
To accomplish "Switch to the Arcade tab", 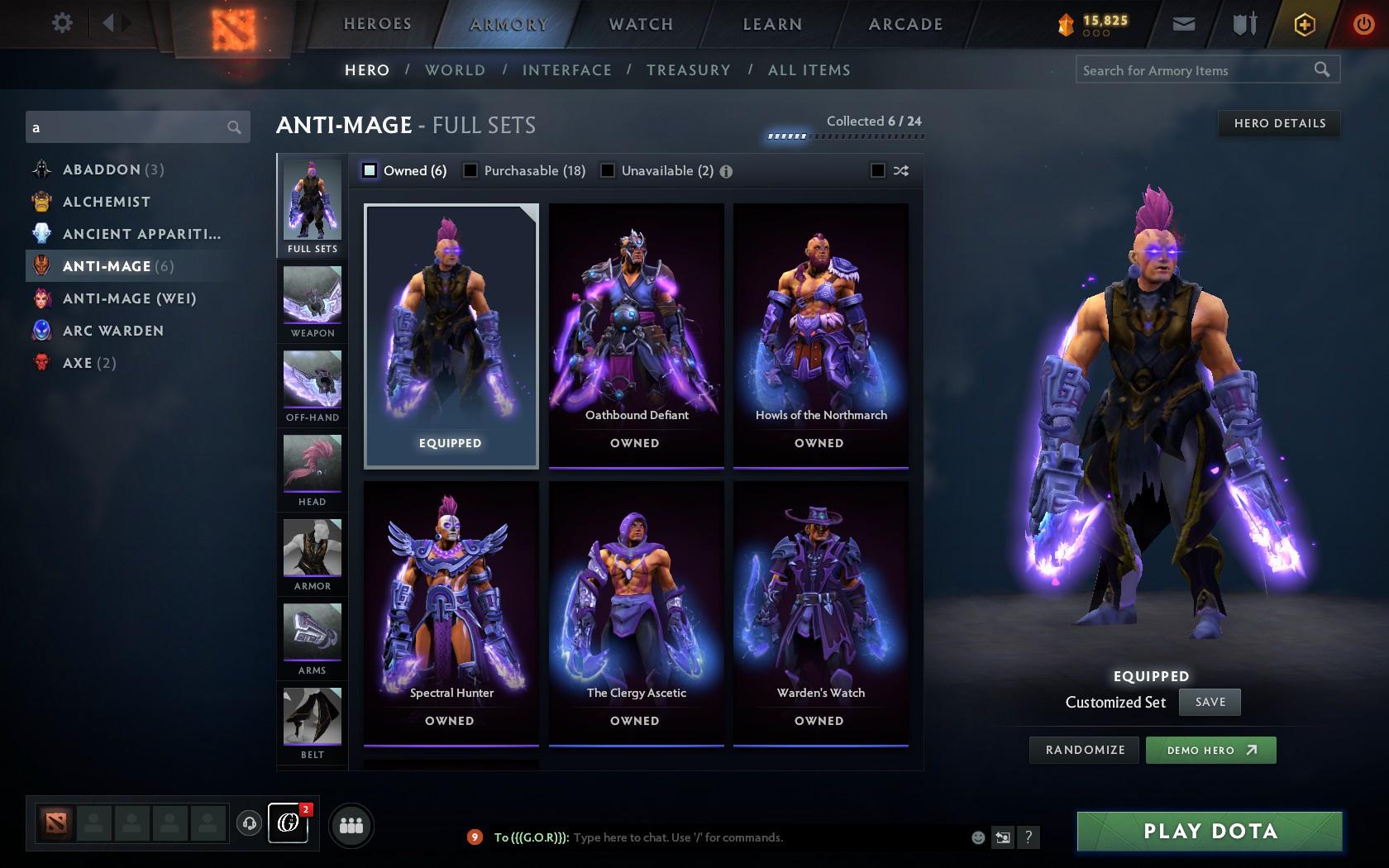I will point(904,24).
